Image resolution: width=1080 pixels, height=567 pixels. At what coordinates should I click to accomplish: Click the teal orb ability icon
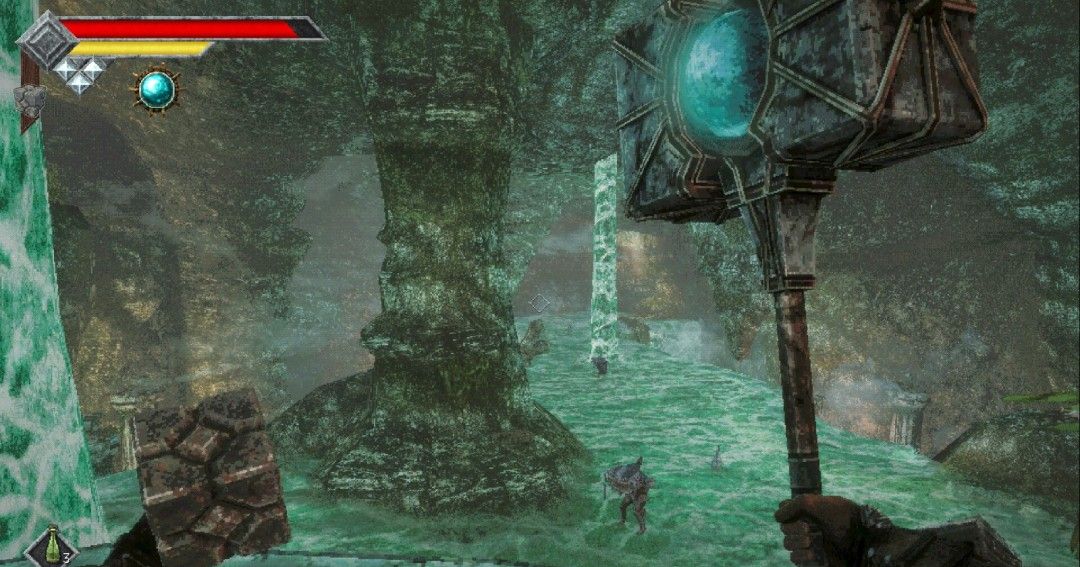(x=156, y=91)
